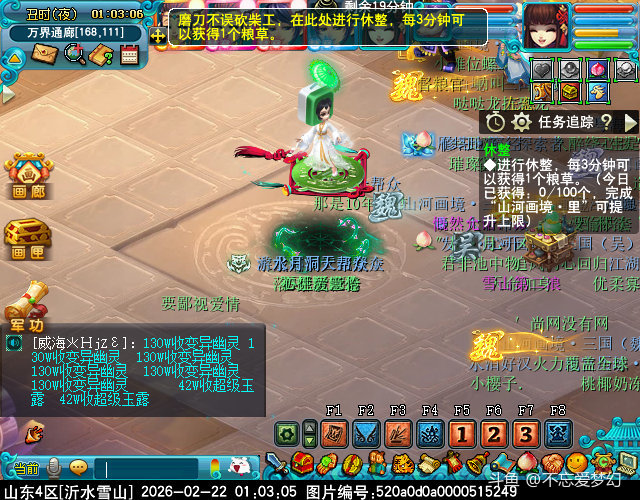
Task: Open the smiley face emoticon menu
Action: (x=78, y=467)
